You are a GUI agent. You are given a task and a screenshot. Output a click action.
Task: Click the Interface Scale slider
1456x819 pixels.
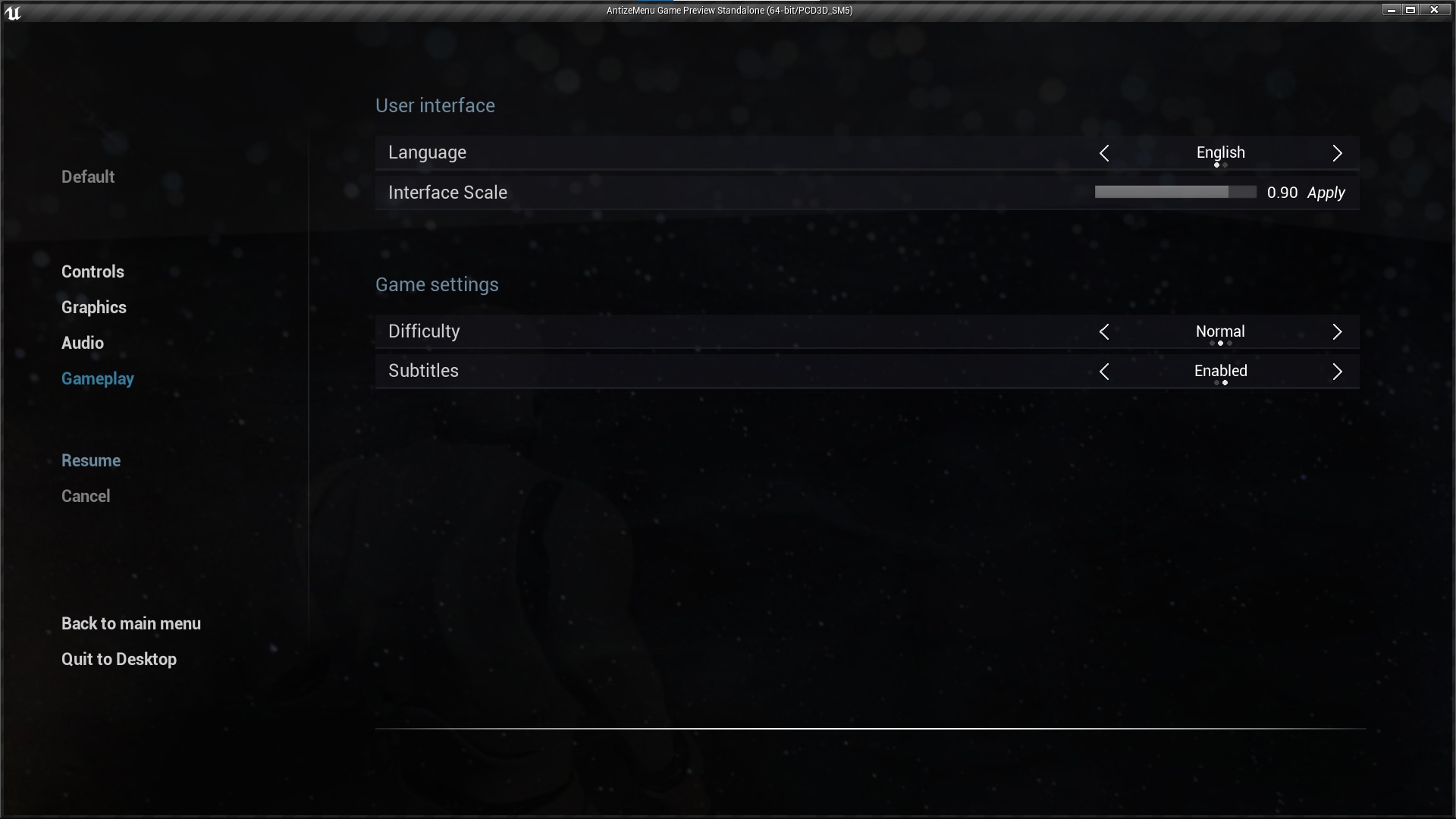(1175, 192)
